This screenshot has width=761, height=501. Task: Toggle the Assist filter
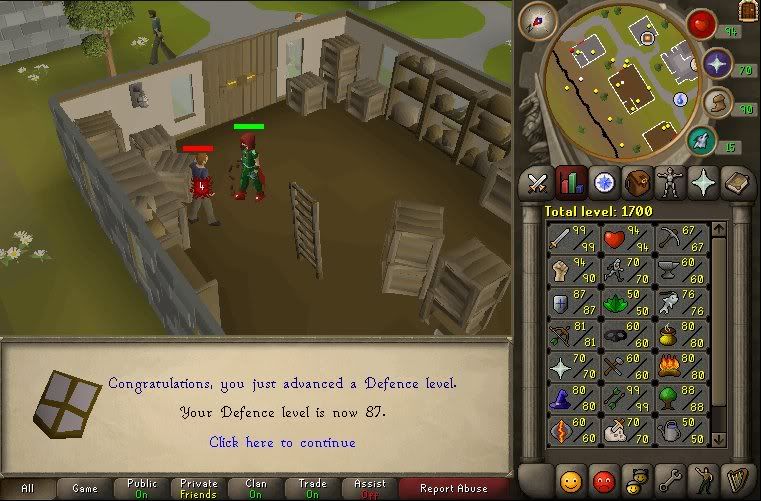[x=370, y=489]
